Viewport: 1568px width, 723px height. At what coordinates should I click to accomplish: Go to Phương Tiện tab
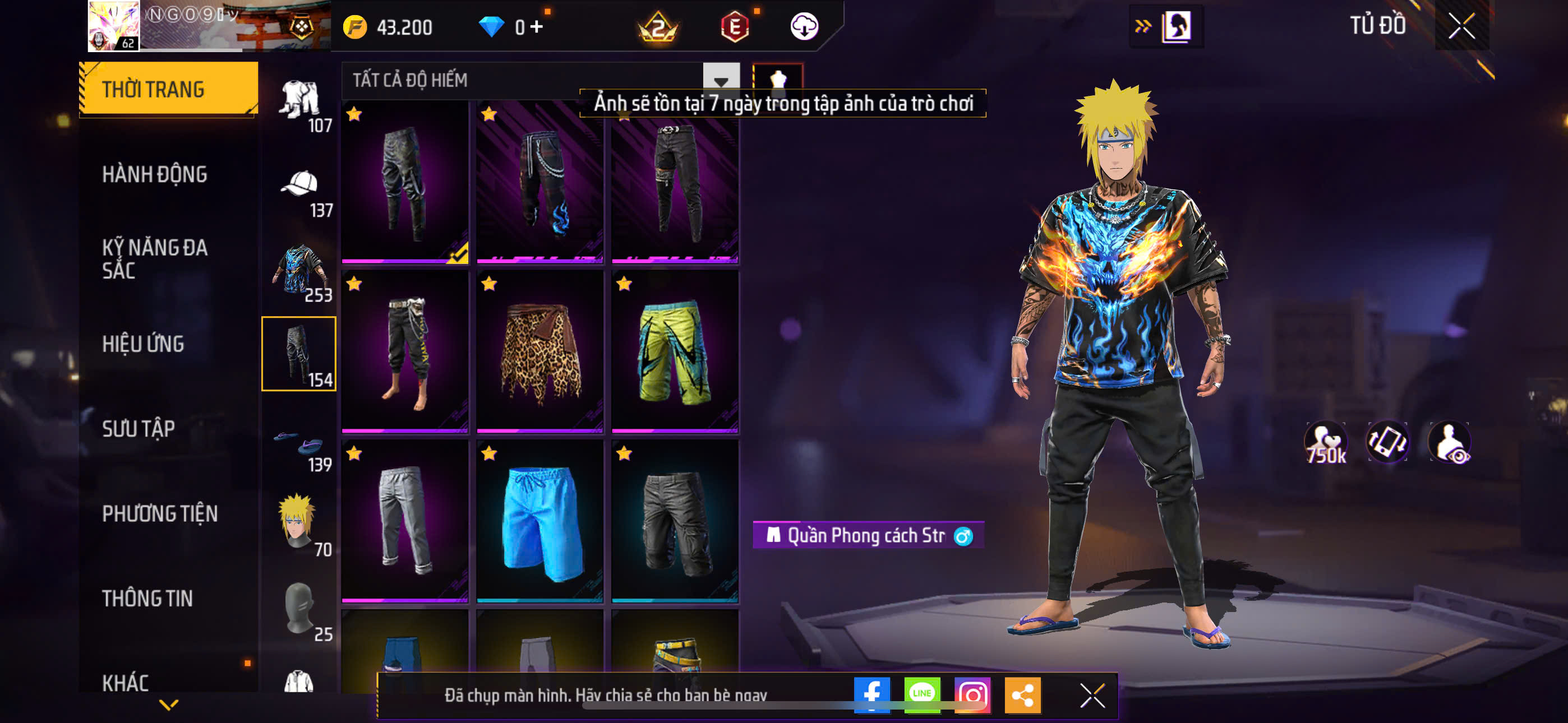tap(159, 513)
